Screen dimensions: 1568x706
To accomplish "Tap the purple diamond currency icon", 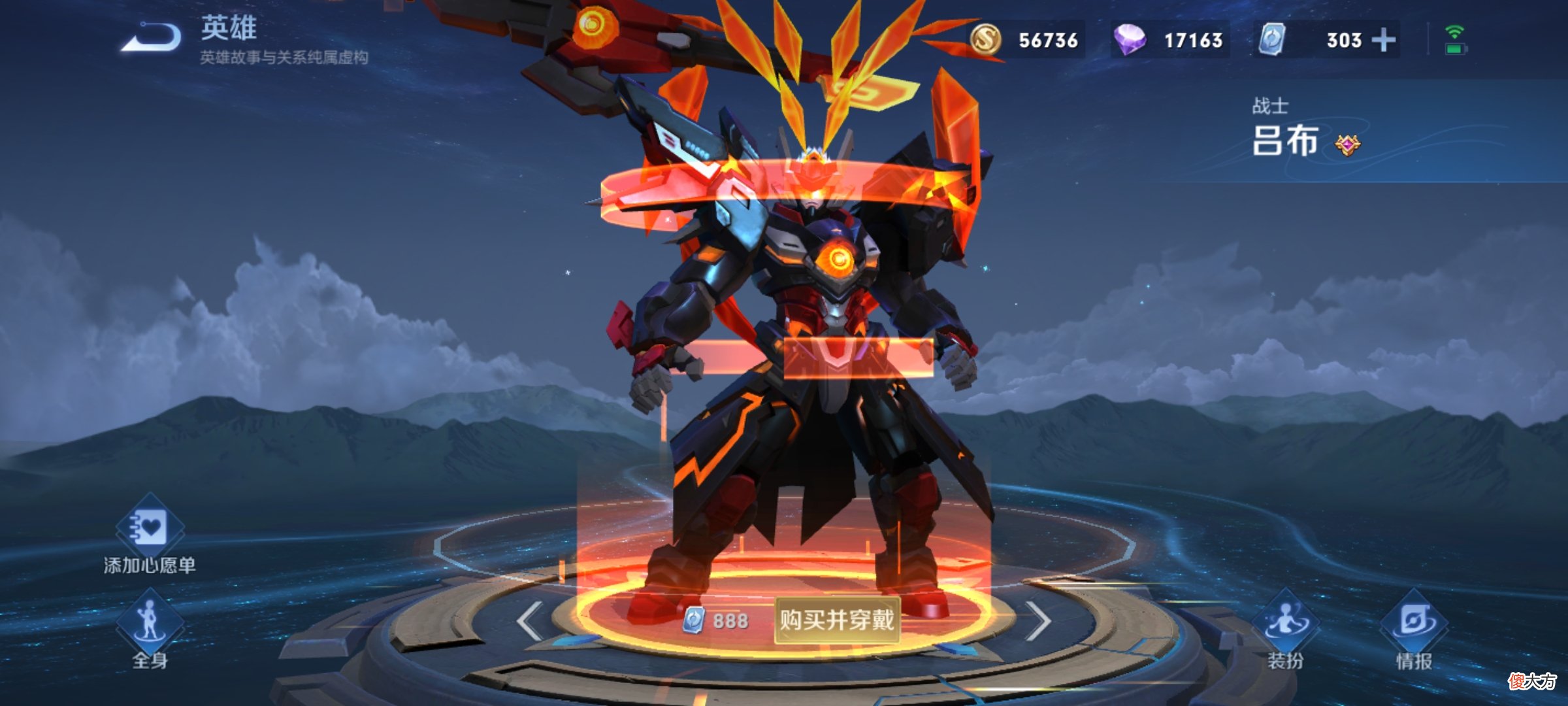I will pos(1130,40).
